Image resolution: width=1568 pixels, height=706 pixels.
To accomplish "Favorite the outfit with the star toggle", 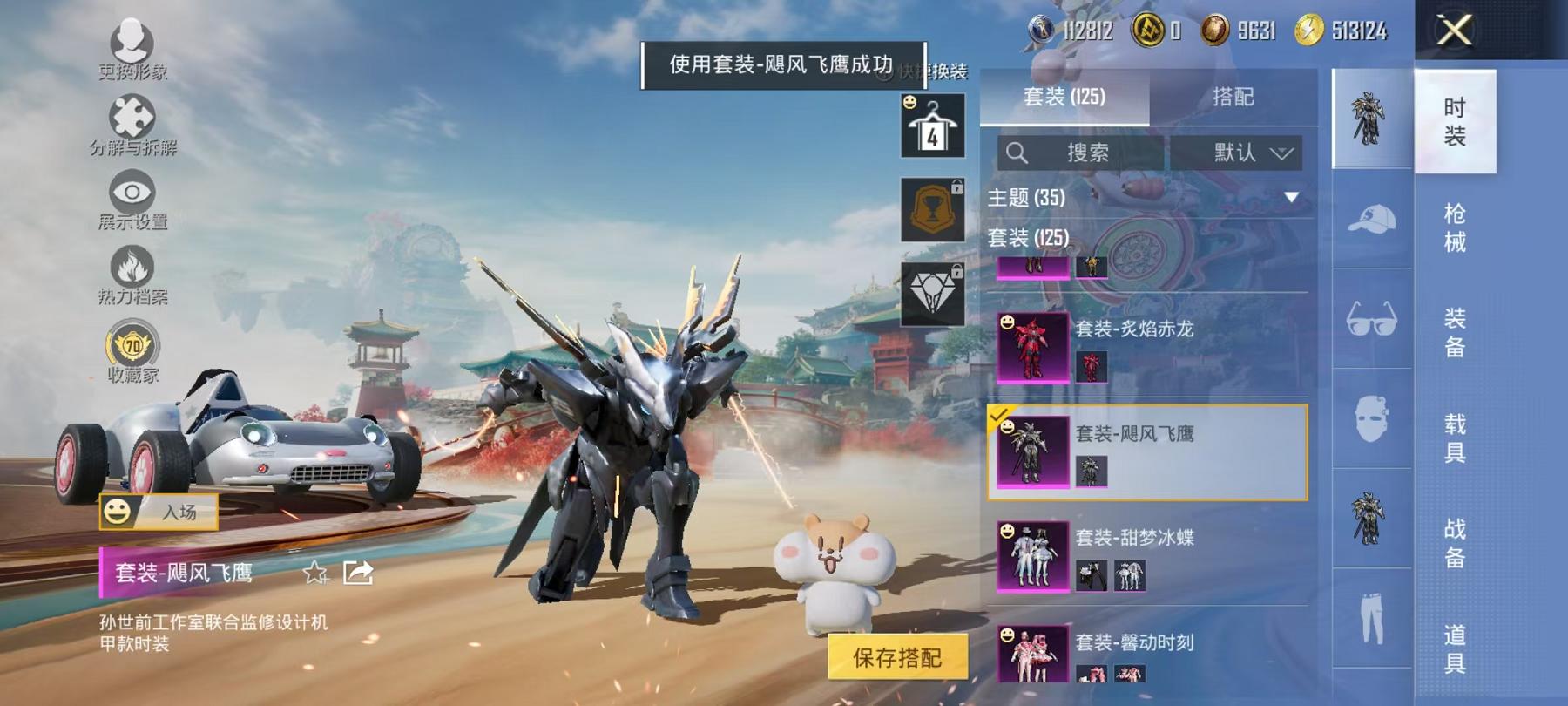I will click(315, 574).
